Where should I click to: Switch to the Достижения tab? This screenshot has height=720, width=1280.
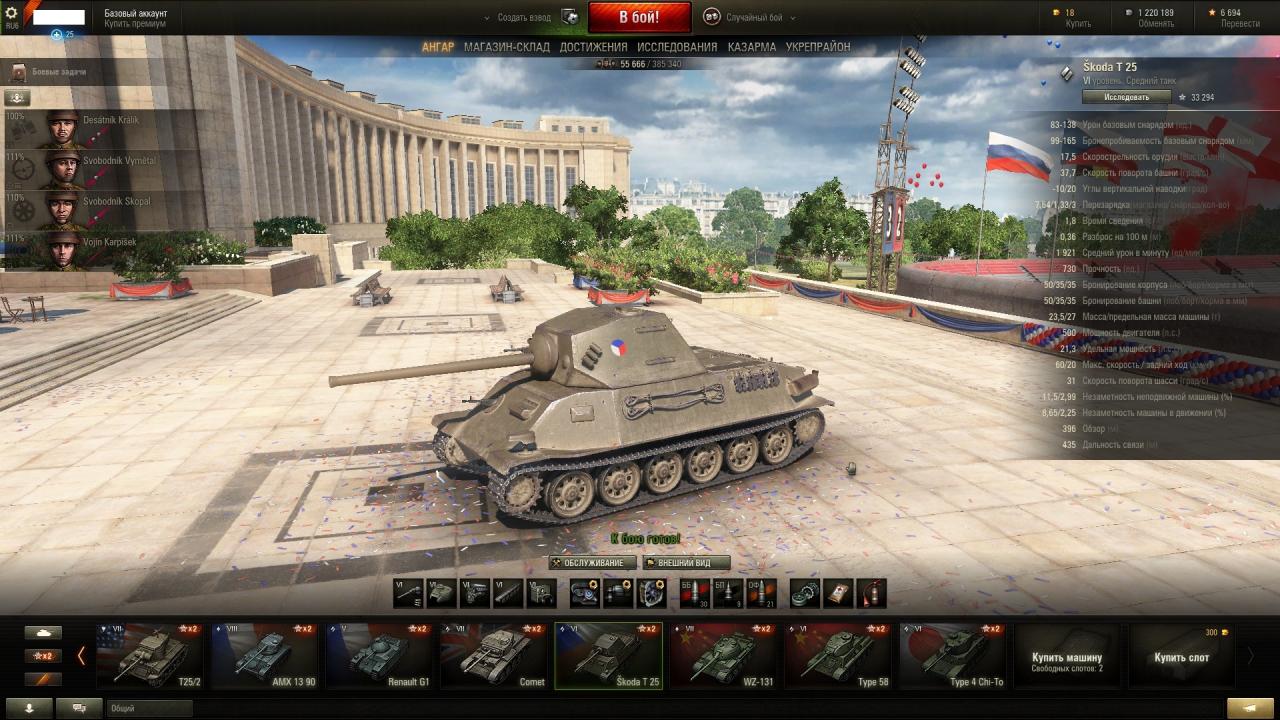coord(593,47)
